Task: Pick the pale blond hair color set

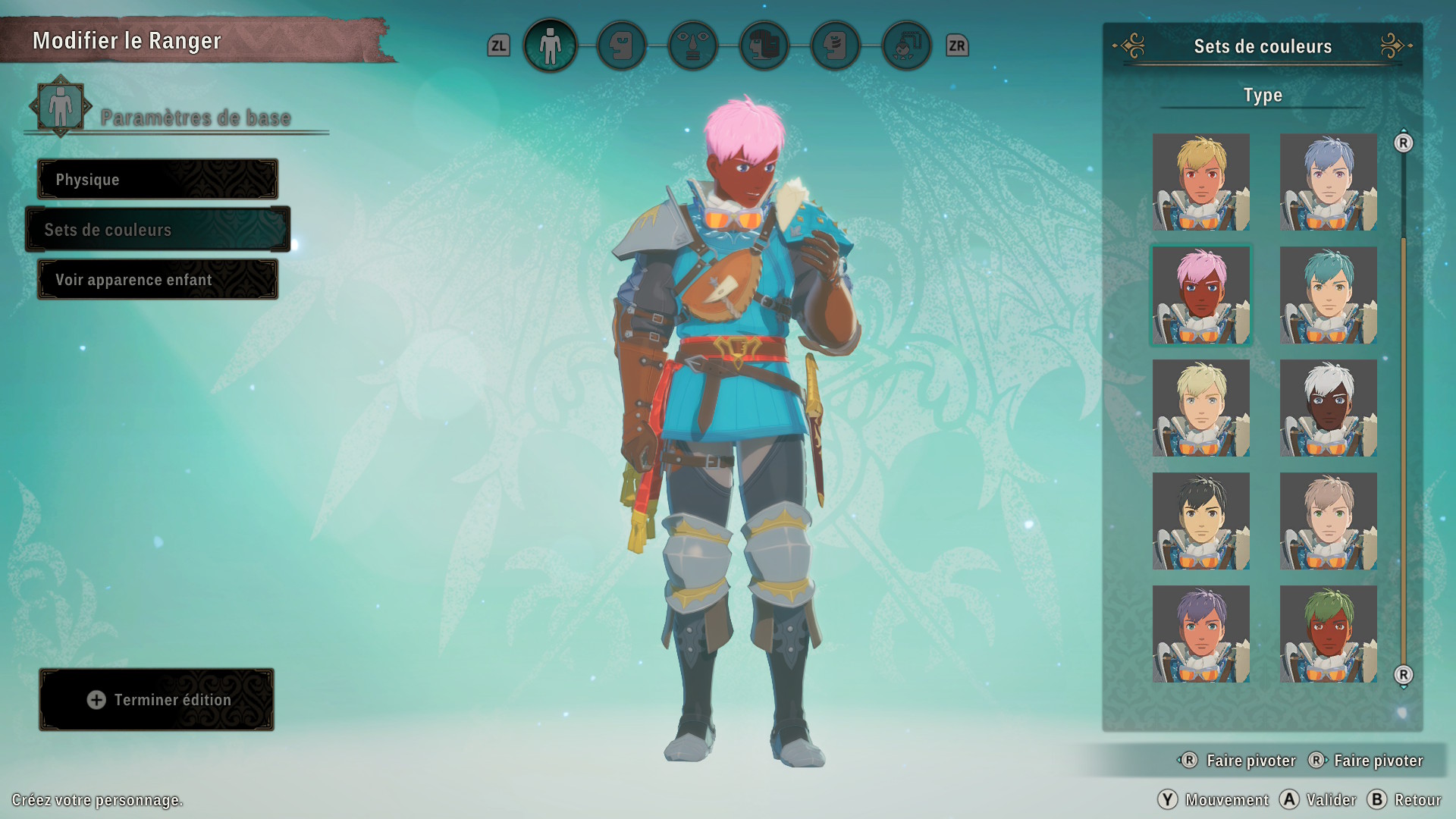Action: click(x=1200, y=408)
